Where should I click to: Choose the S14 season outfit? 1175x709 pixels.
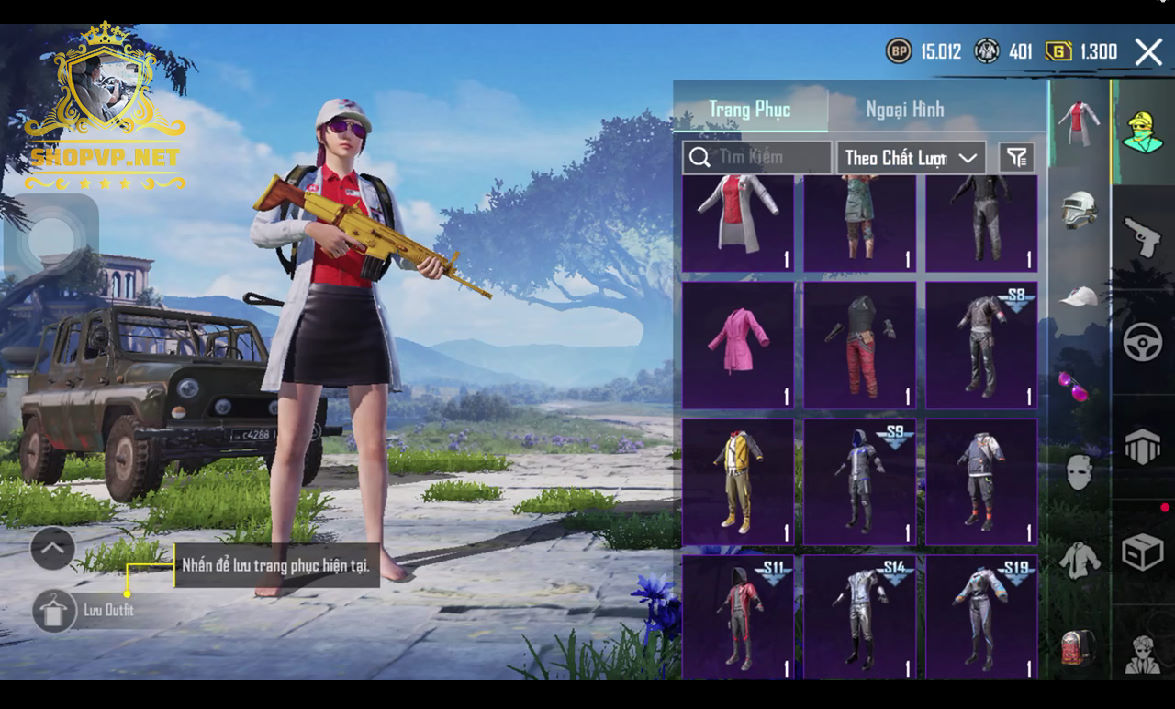click(x=859, y=617)
